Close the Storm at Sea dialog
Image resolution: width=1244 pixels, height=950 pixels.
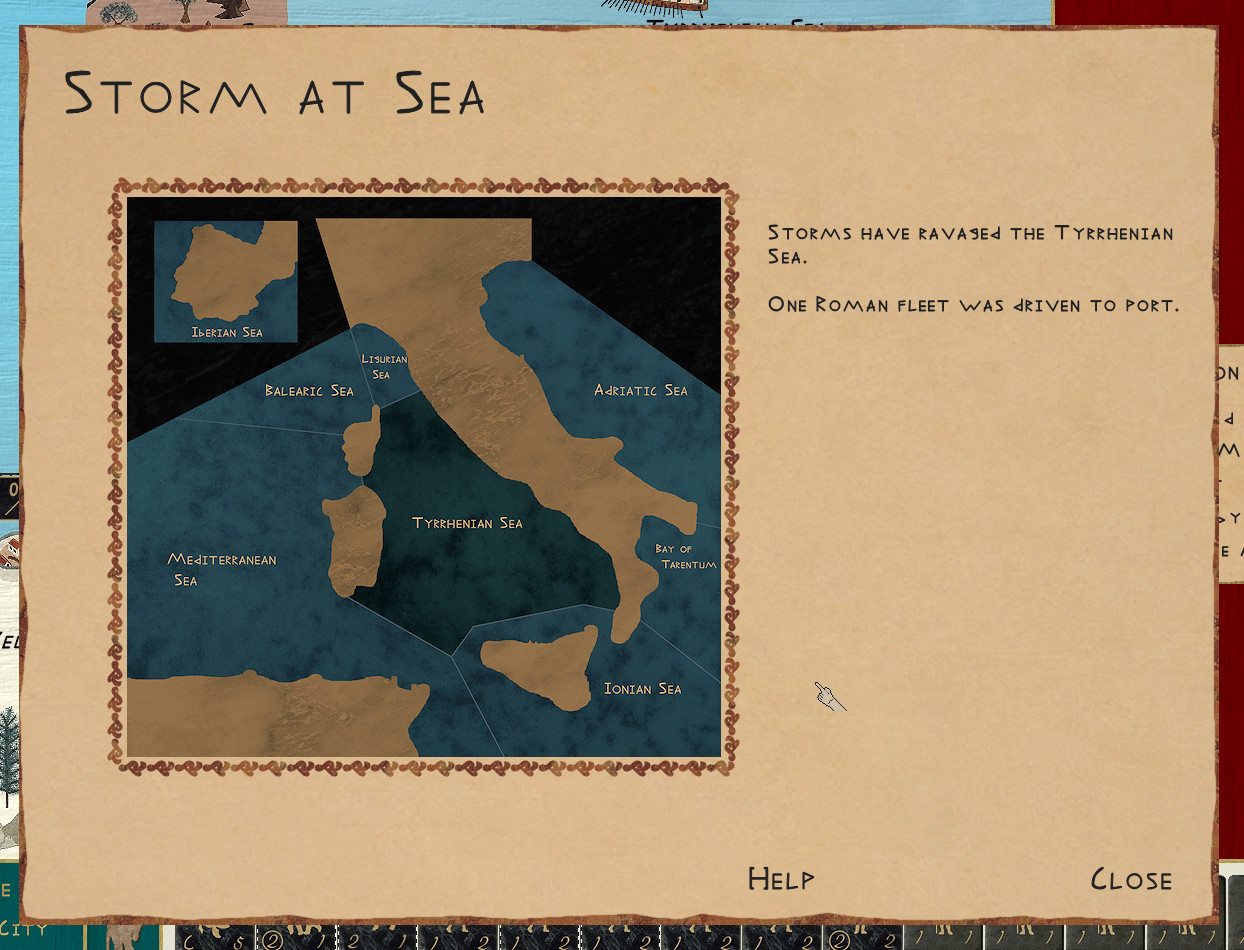1131,880
